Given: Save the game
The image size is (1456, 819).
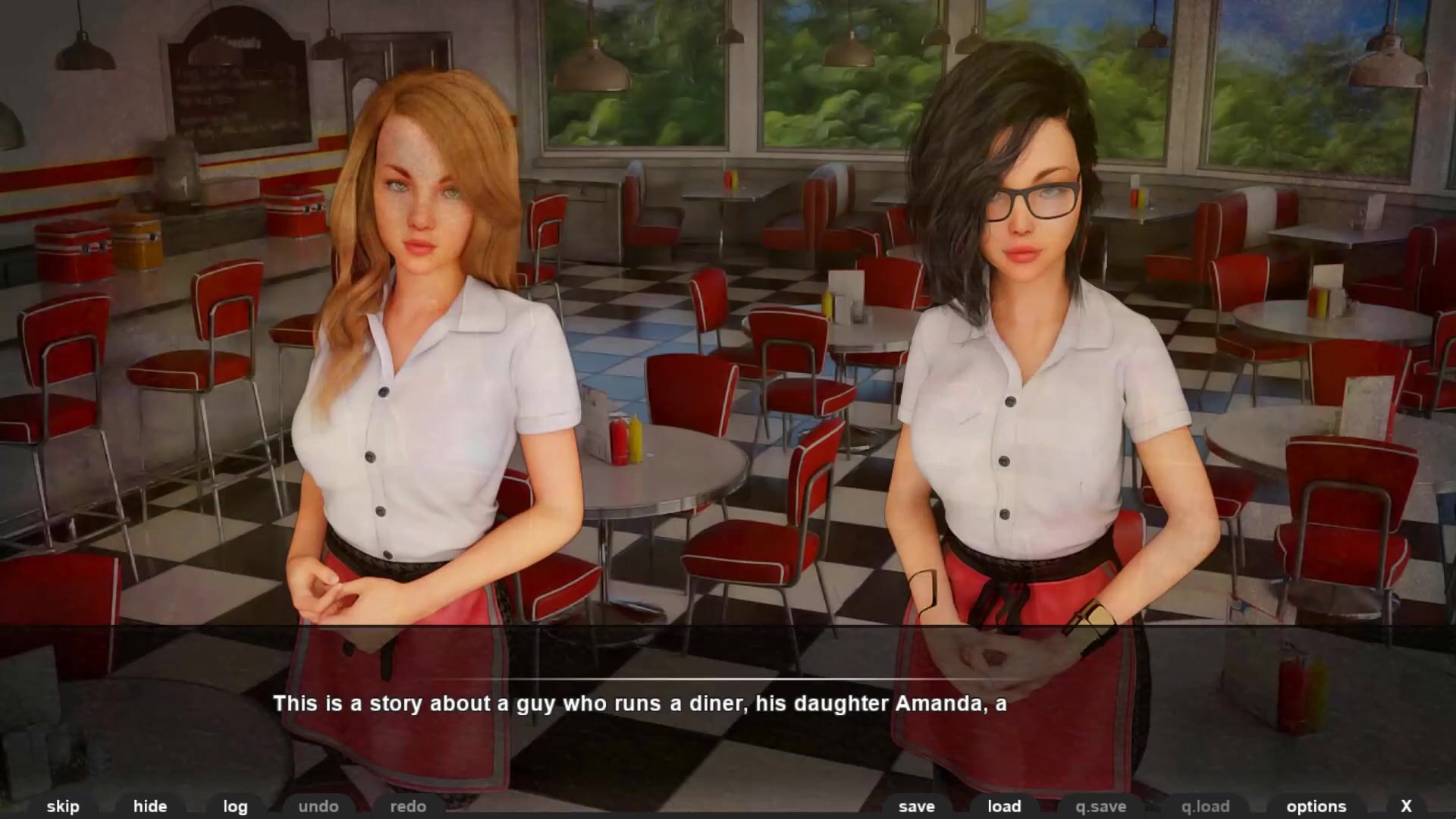Looking at the screenshot, I should click(917, 806).
